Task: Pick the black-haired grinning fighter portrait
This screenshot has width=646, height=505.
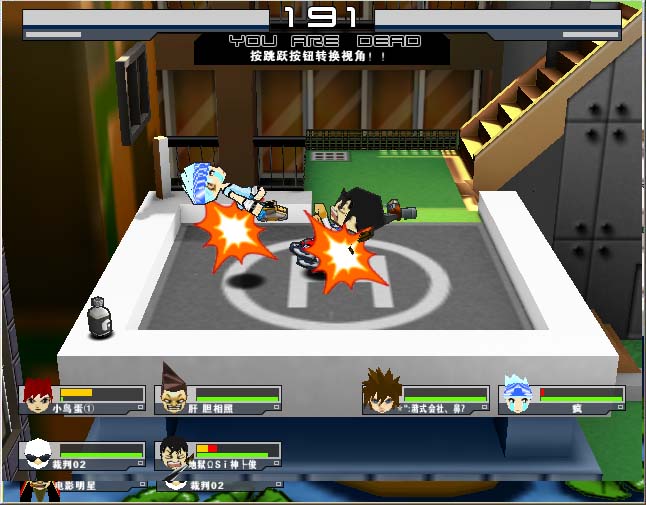Action: tap(174, 454)
